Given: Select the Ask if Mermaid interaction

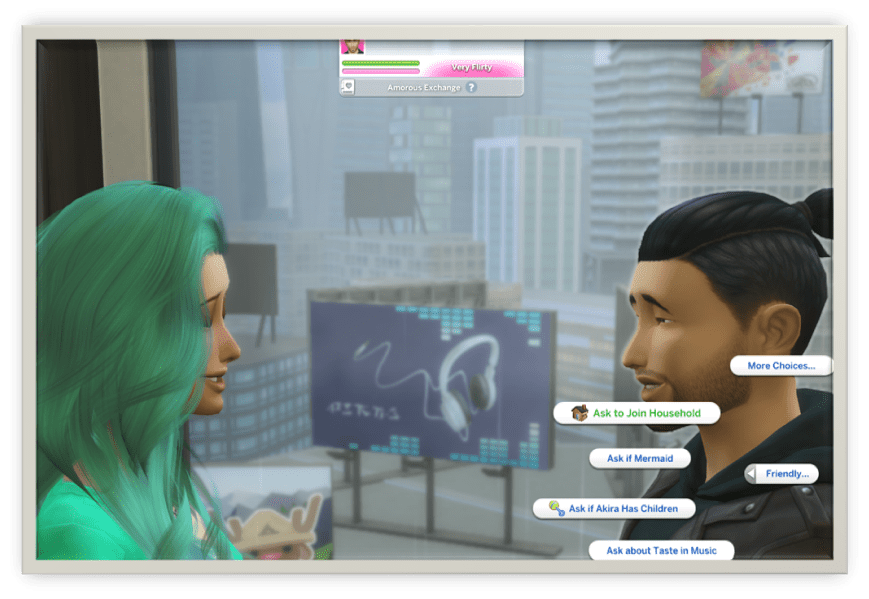Looking at the screenshot, I should 640,458.
